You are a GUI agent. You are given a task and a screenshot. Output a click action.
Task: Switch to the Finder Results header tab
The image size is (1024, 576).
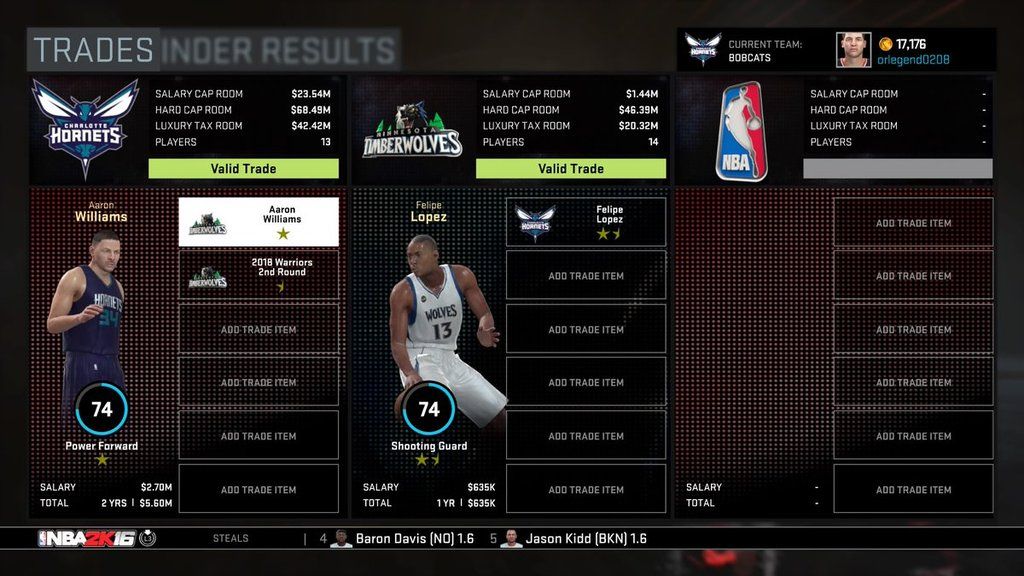coord(279,50)
